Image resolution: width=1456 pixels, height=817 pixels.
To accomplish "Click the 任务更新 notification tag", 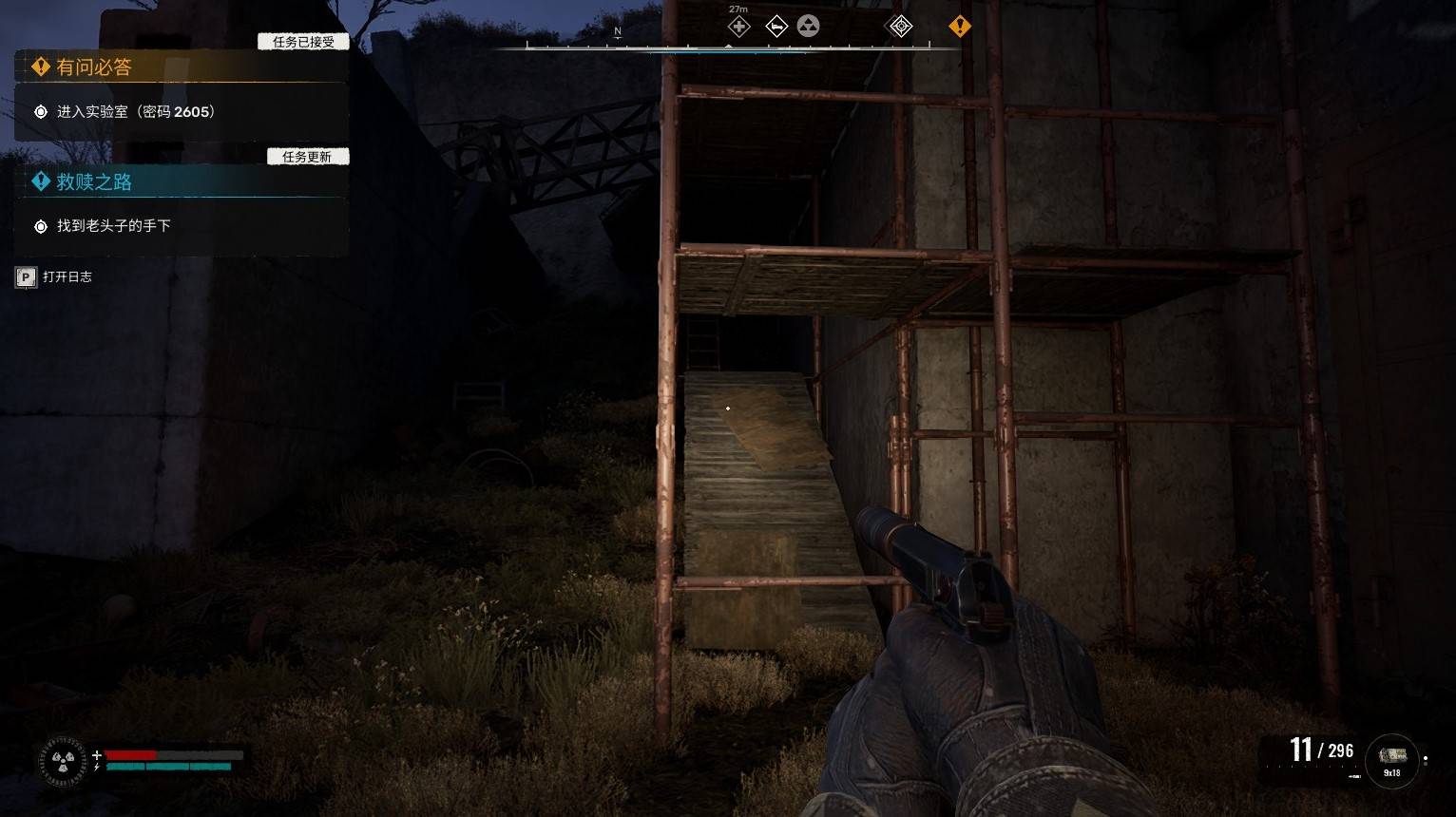I will click(x=307, y=157).
